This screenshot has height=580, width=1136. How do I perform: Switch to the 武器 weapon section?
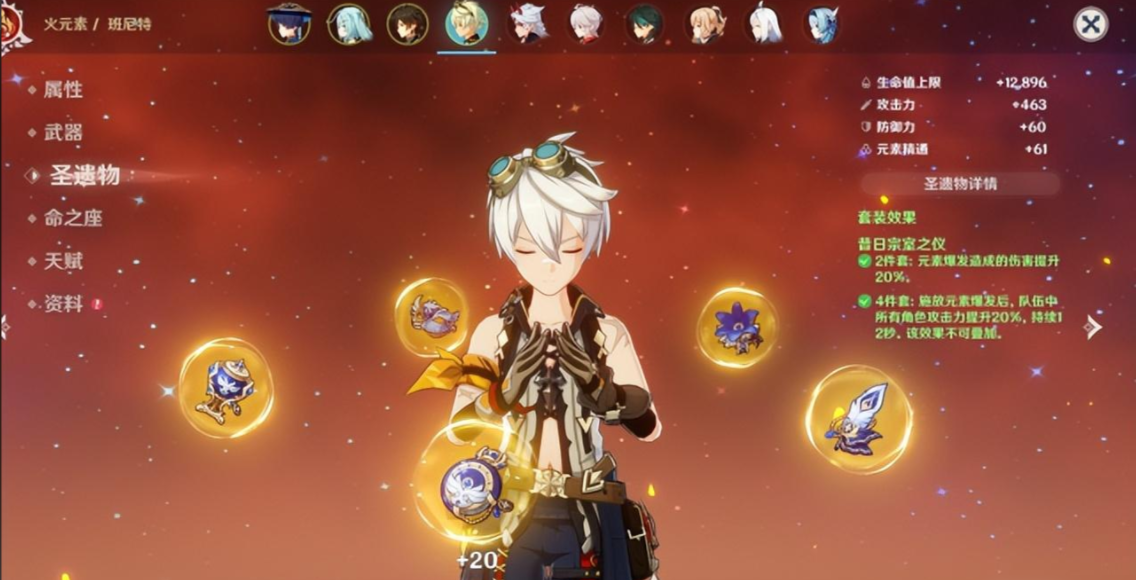tap(62, 132)
